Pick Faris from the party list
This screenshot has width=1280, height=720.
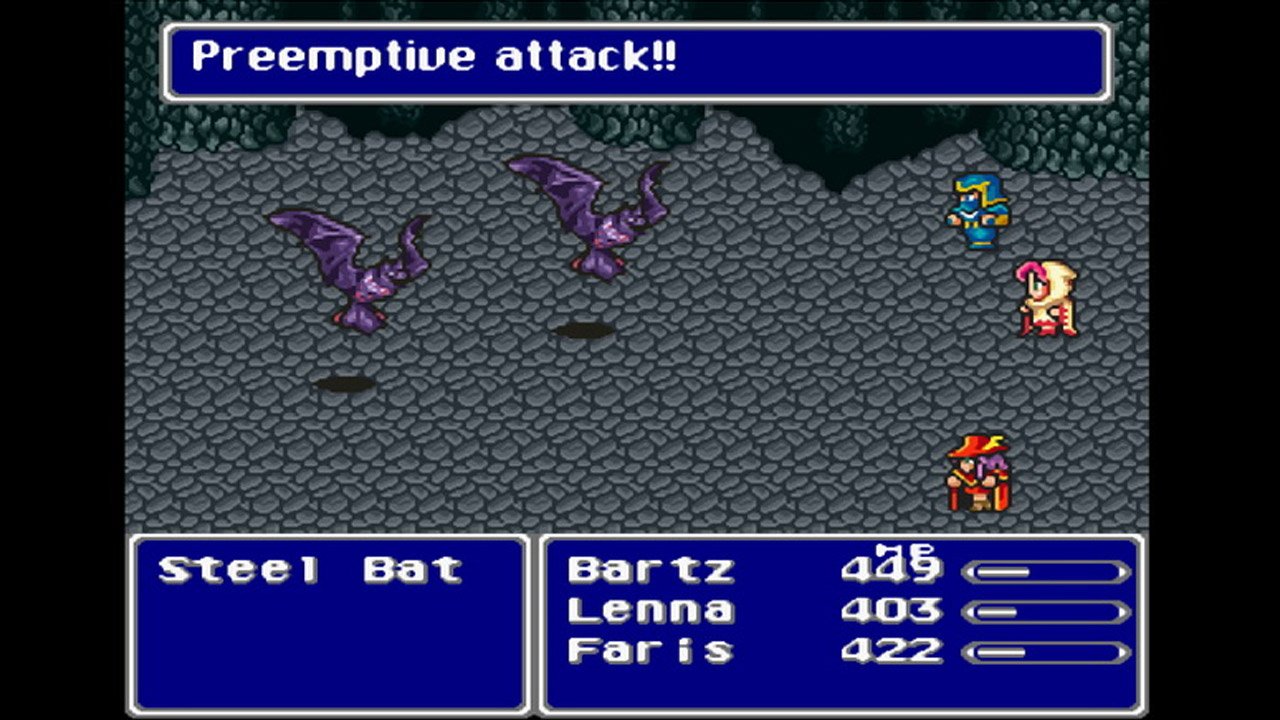pyautogui.click(x=651, y=650)
